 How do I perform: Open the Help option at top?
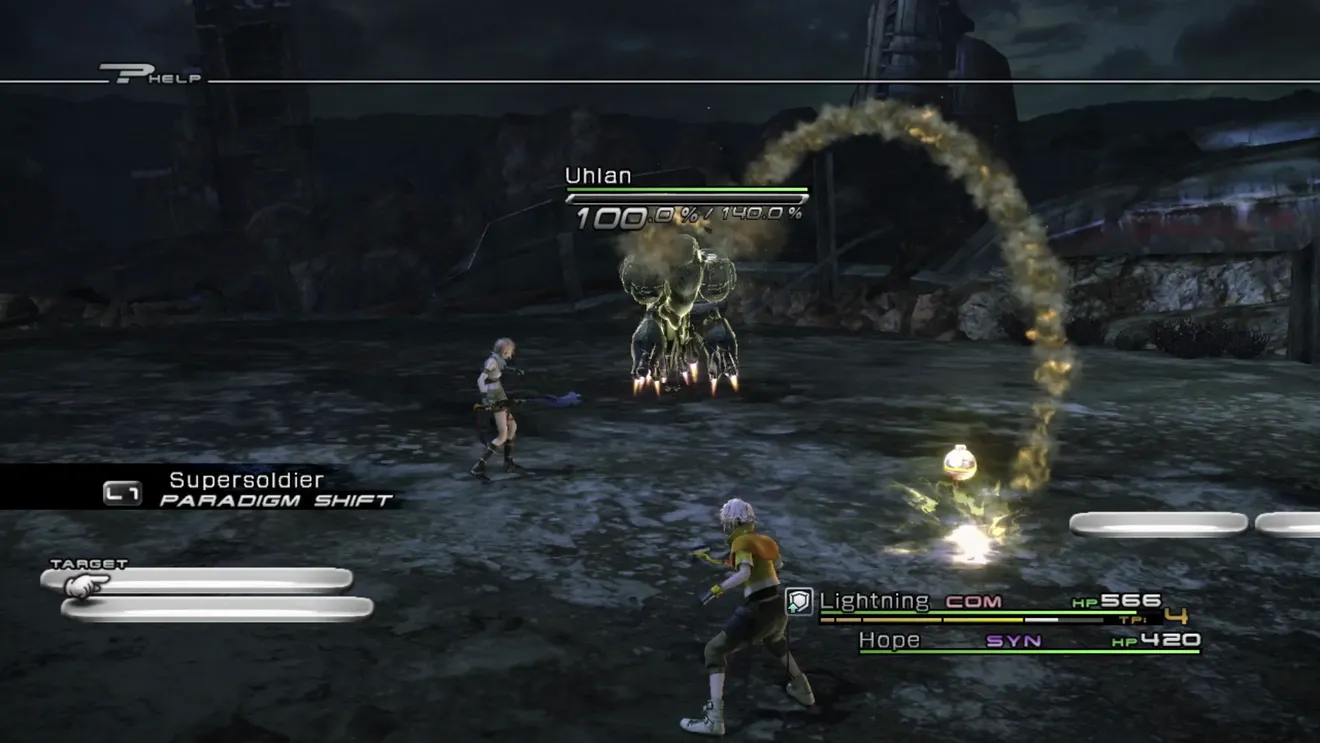(152, 75)
